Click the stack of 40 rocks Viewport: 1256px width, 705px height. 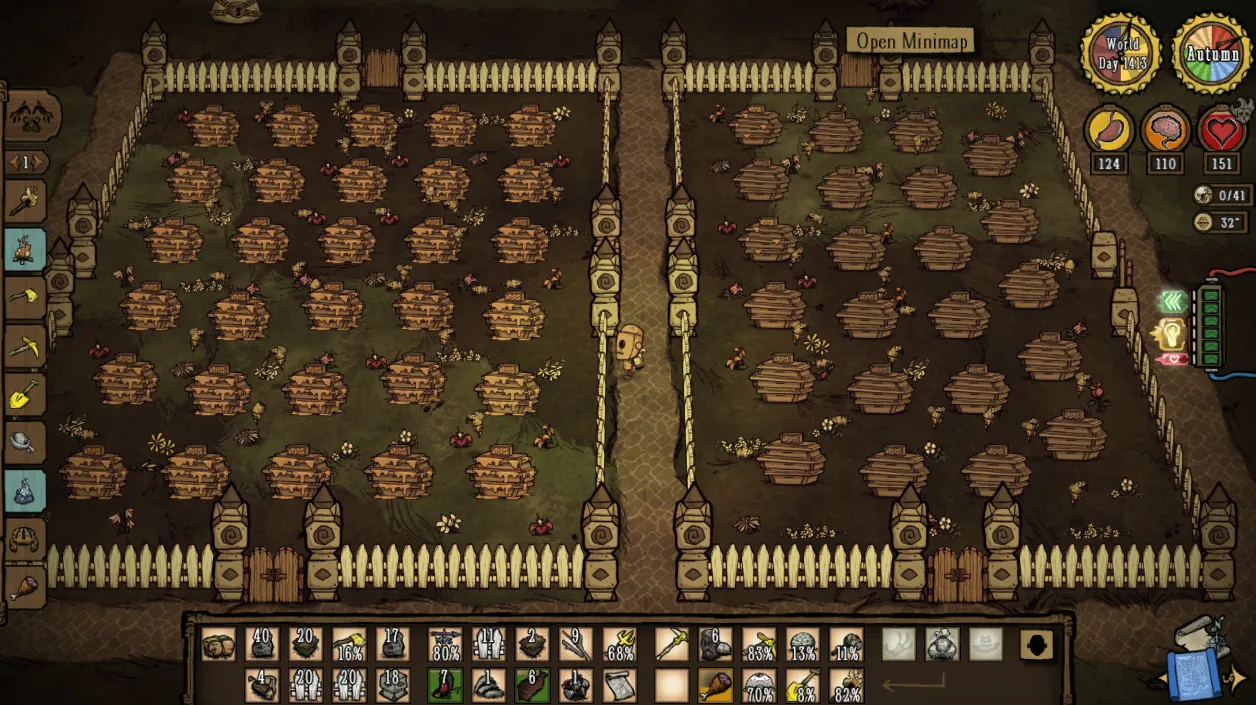[262, 644]
